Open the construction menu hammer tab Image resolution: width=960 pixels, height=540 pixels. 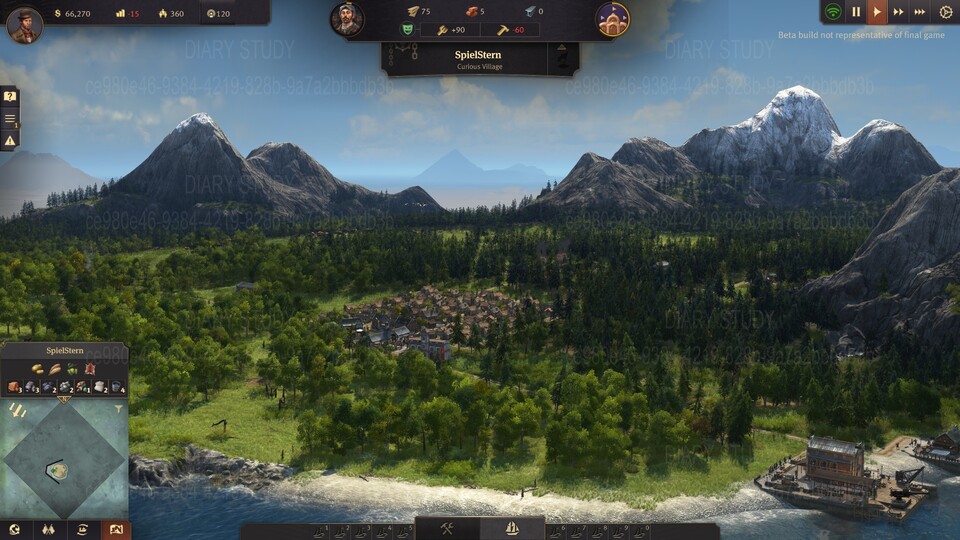point(447,528)
